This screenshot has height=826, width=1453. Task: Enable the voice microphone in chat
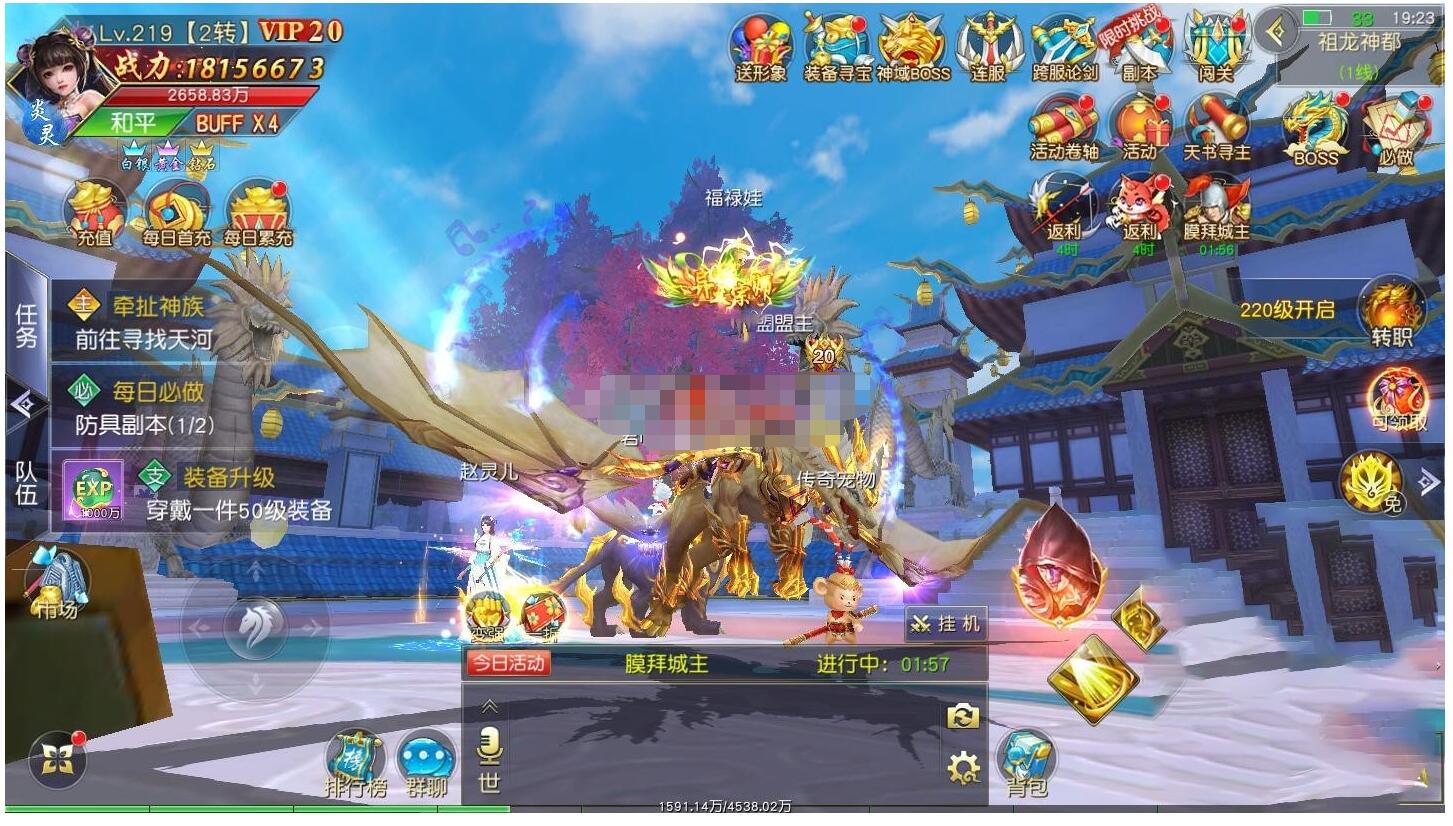487,745
